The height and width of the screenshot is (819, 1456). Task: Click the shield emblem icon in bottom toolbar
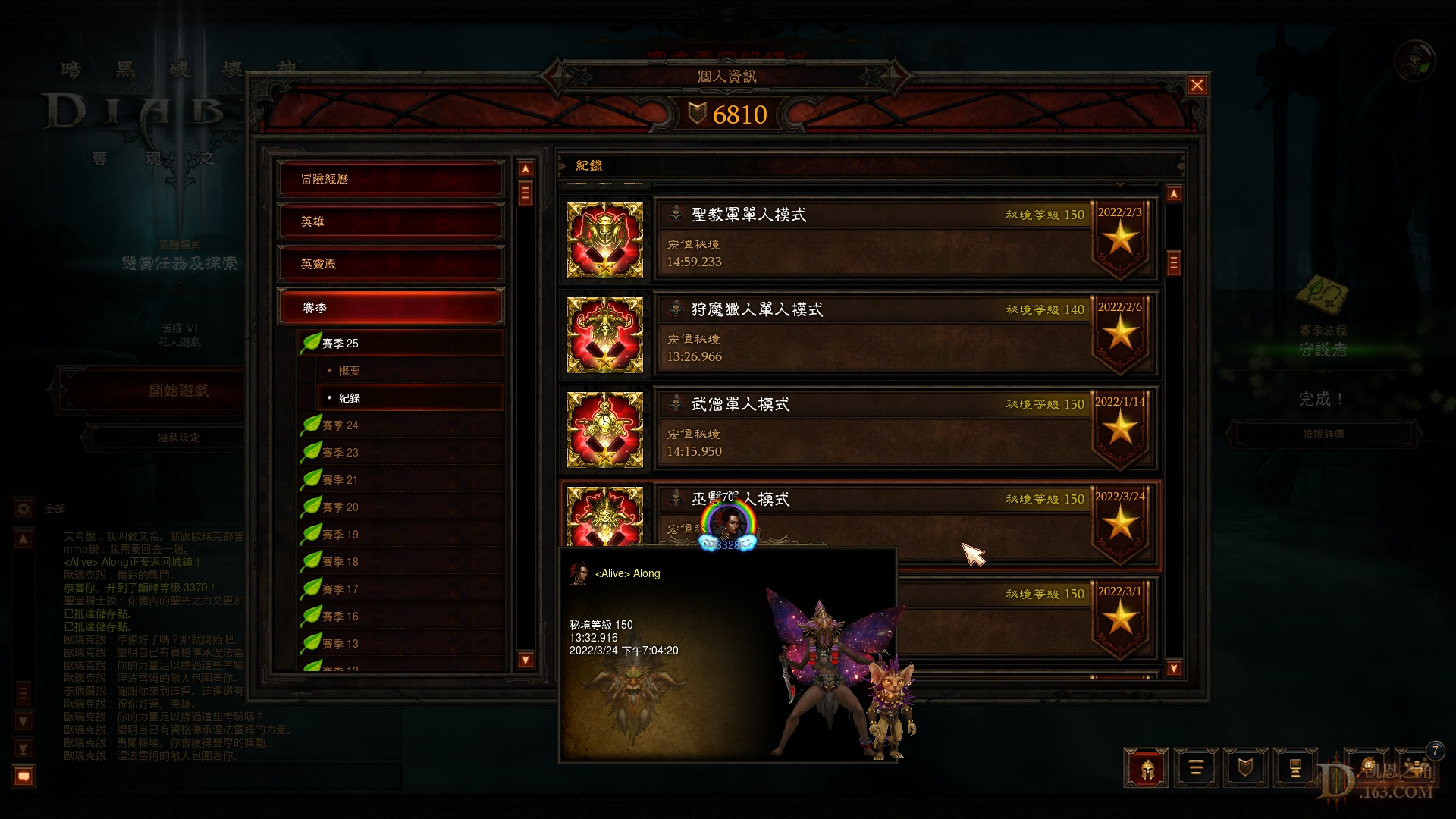pyautogui.click(x=1246, y=768)
